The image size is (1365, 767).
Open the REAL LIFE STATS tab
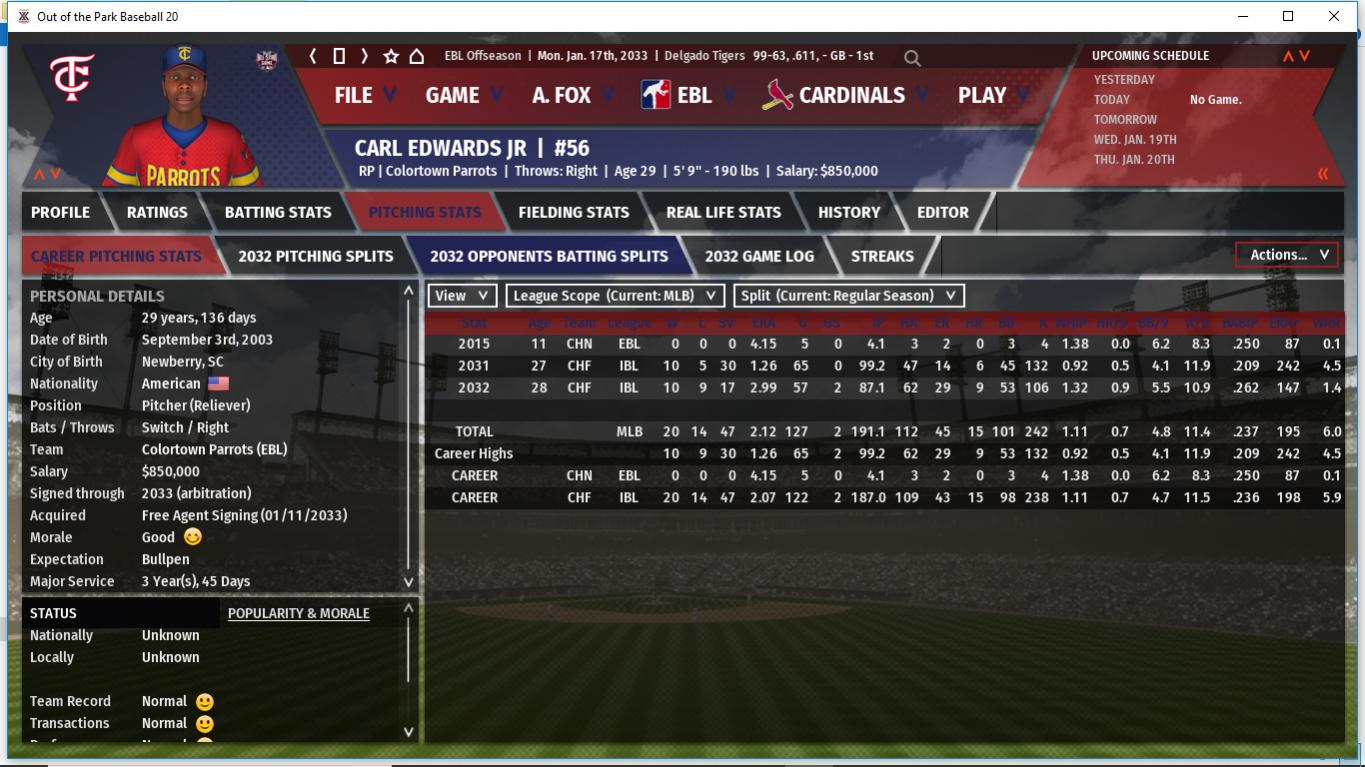(723, 212)
